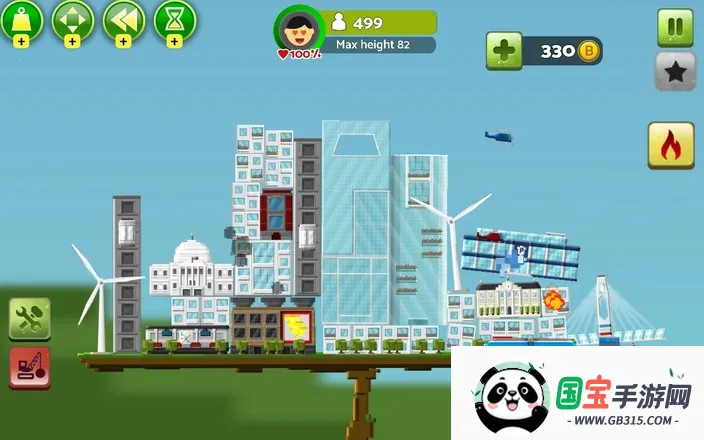Select the four-arrows move power-up
This screenshot has width=704, height=440.
pos(72,21)
